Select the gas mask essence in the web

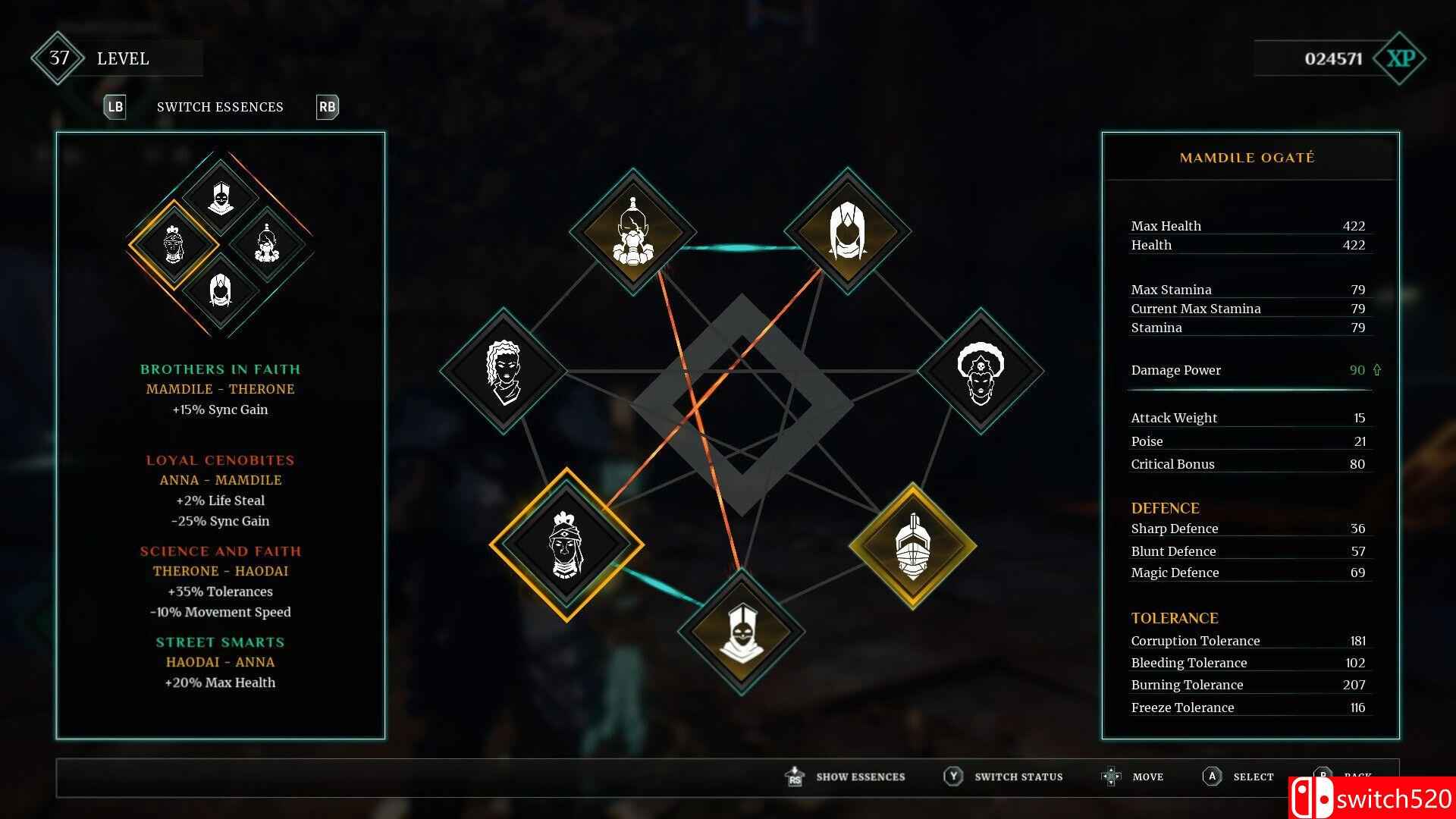pyautogui.click(x=632, y=231)
